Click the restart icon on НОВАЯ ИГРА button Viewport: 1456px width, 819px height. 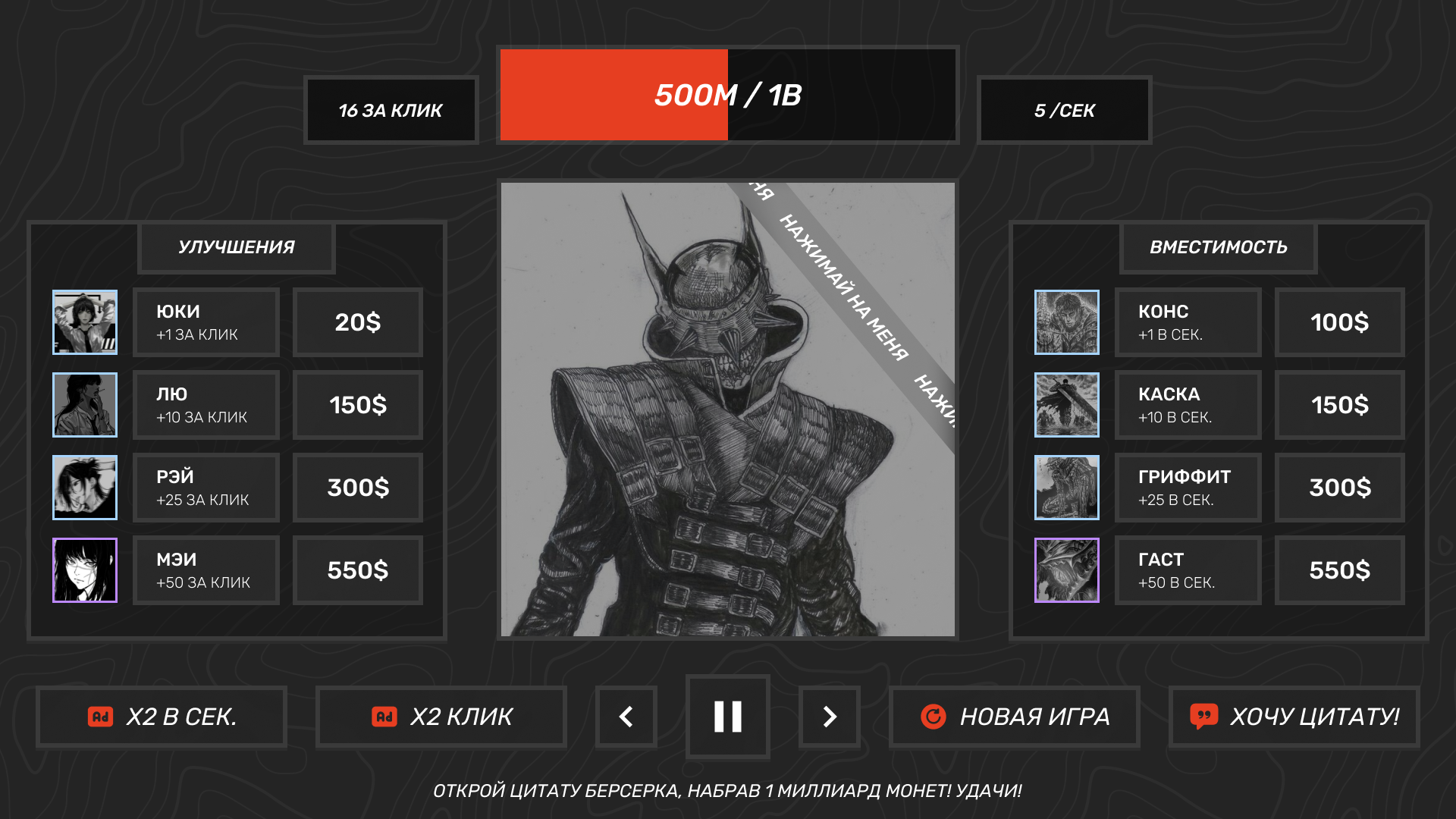[937, 716]
